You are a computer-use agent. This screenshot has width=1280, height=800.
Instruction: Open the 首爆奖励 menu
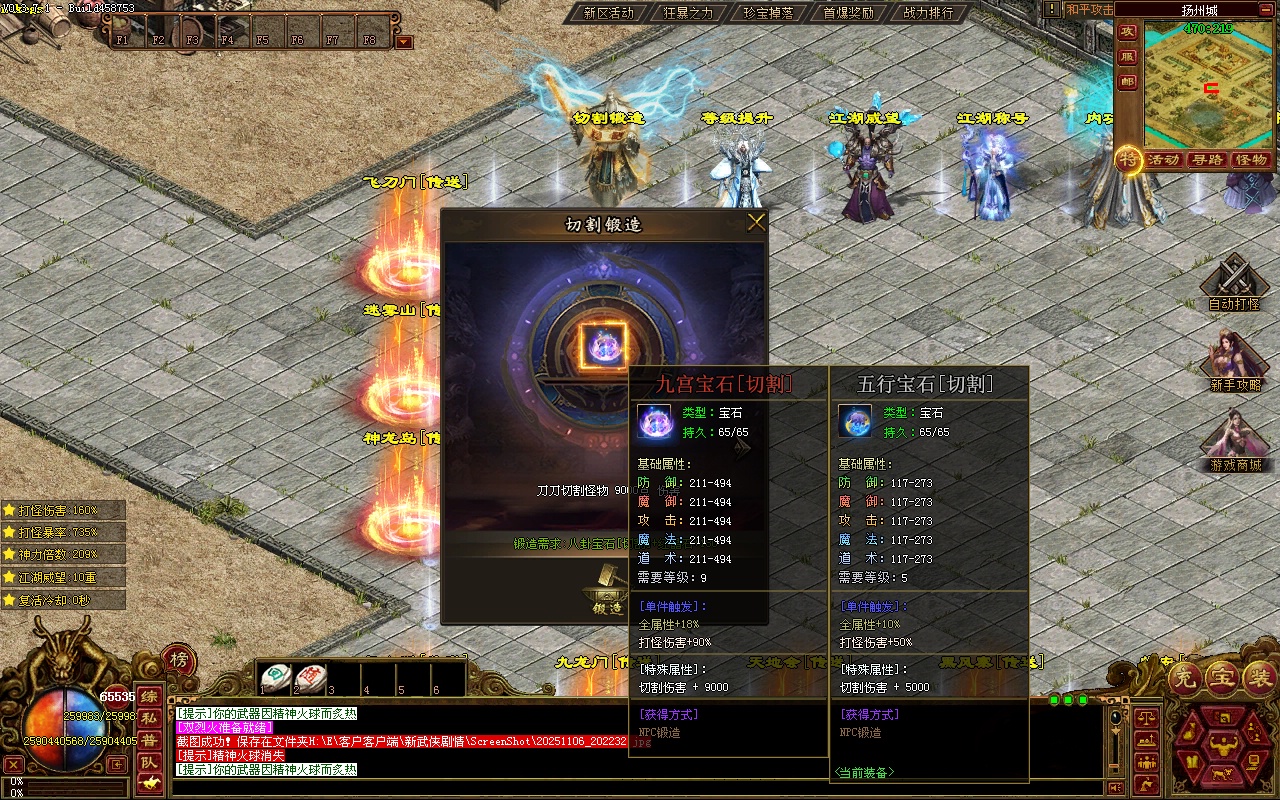(848, 13)
